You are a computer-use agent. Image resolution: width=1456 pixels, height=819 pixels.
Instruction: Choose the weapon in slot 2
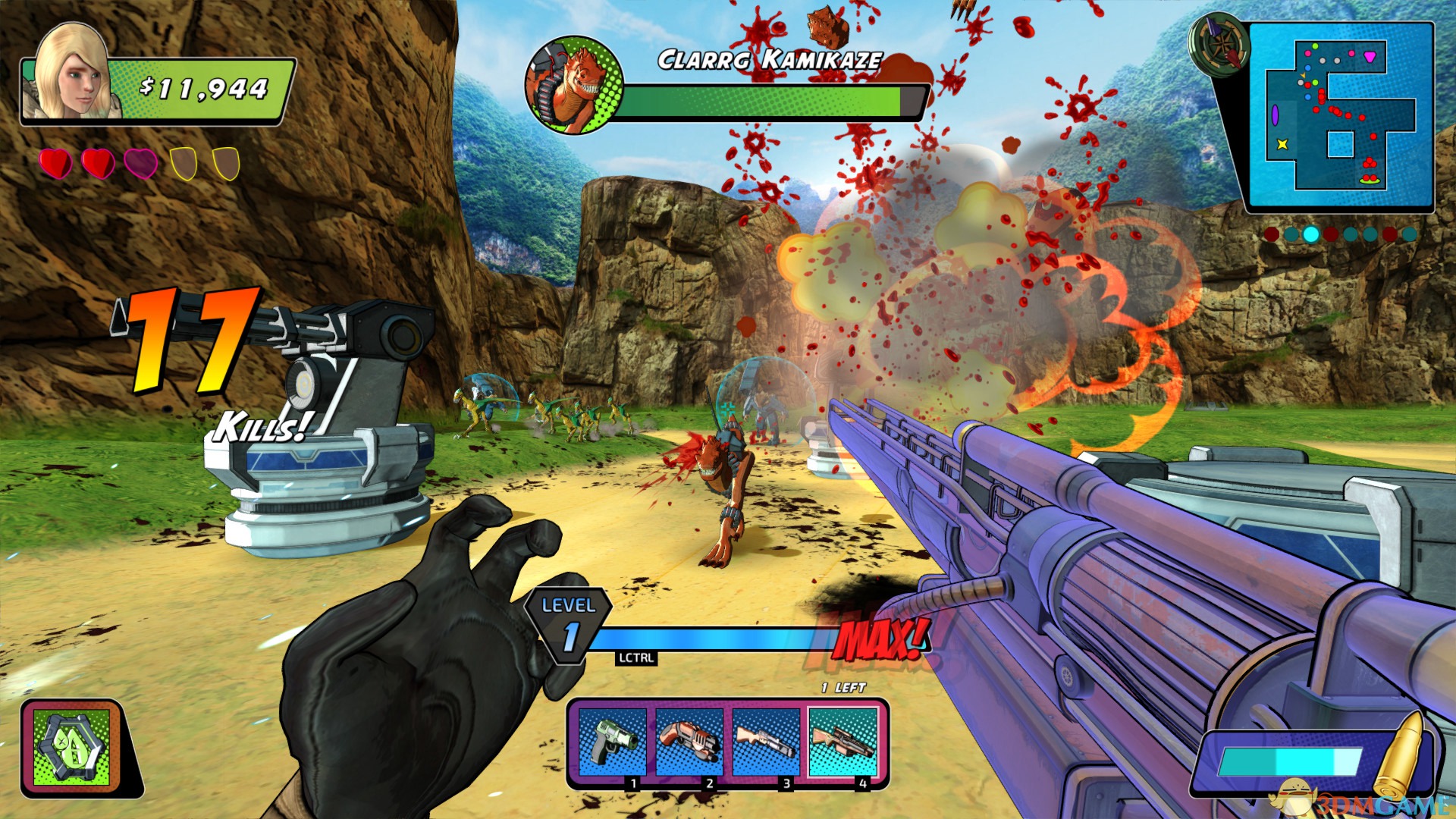click(689, 742)
